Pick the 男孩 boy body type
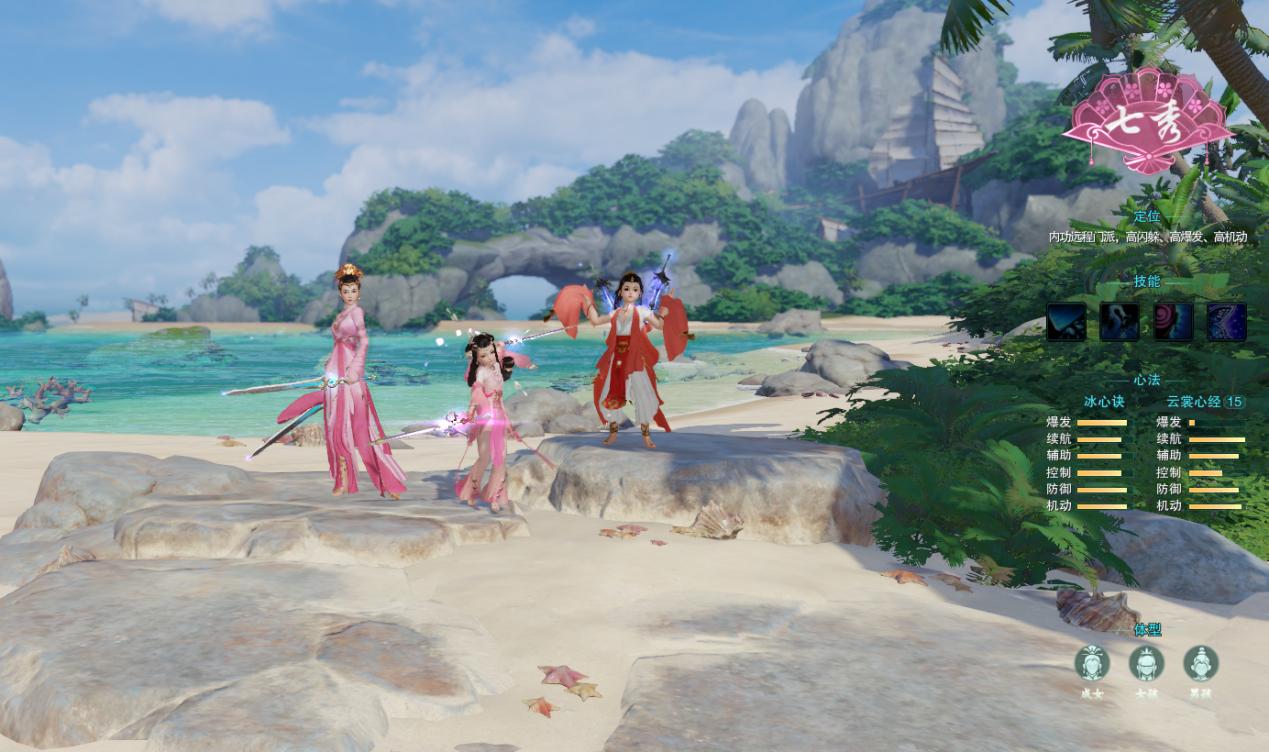Image resolution: width=1269 pixels, height=752 pixels. 1200,663
